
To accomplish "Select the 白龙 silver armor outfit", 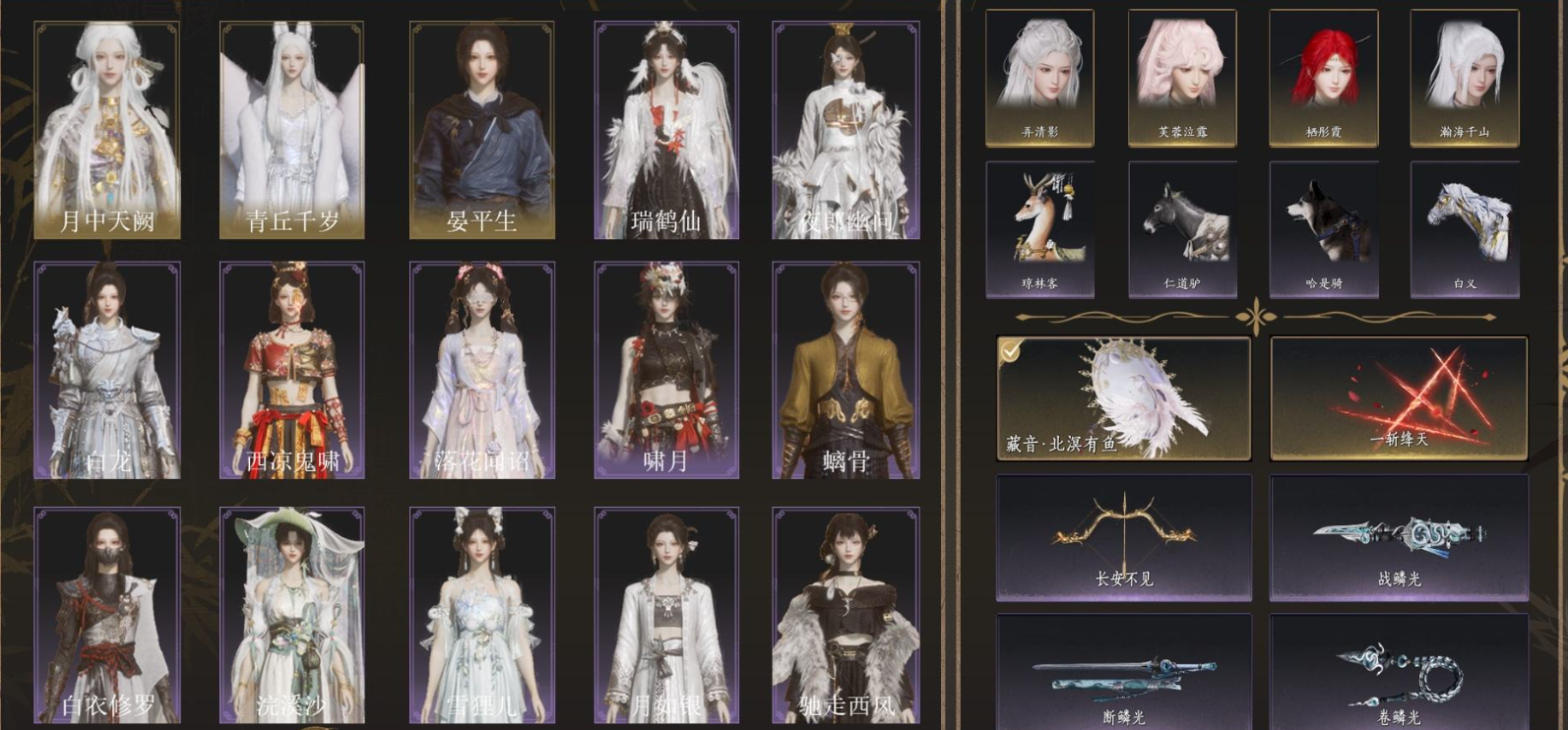I will [x=104, y=369].
